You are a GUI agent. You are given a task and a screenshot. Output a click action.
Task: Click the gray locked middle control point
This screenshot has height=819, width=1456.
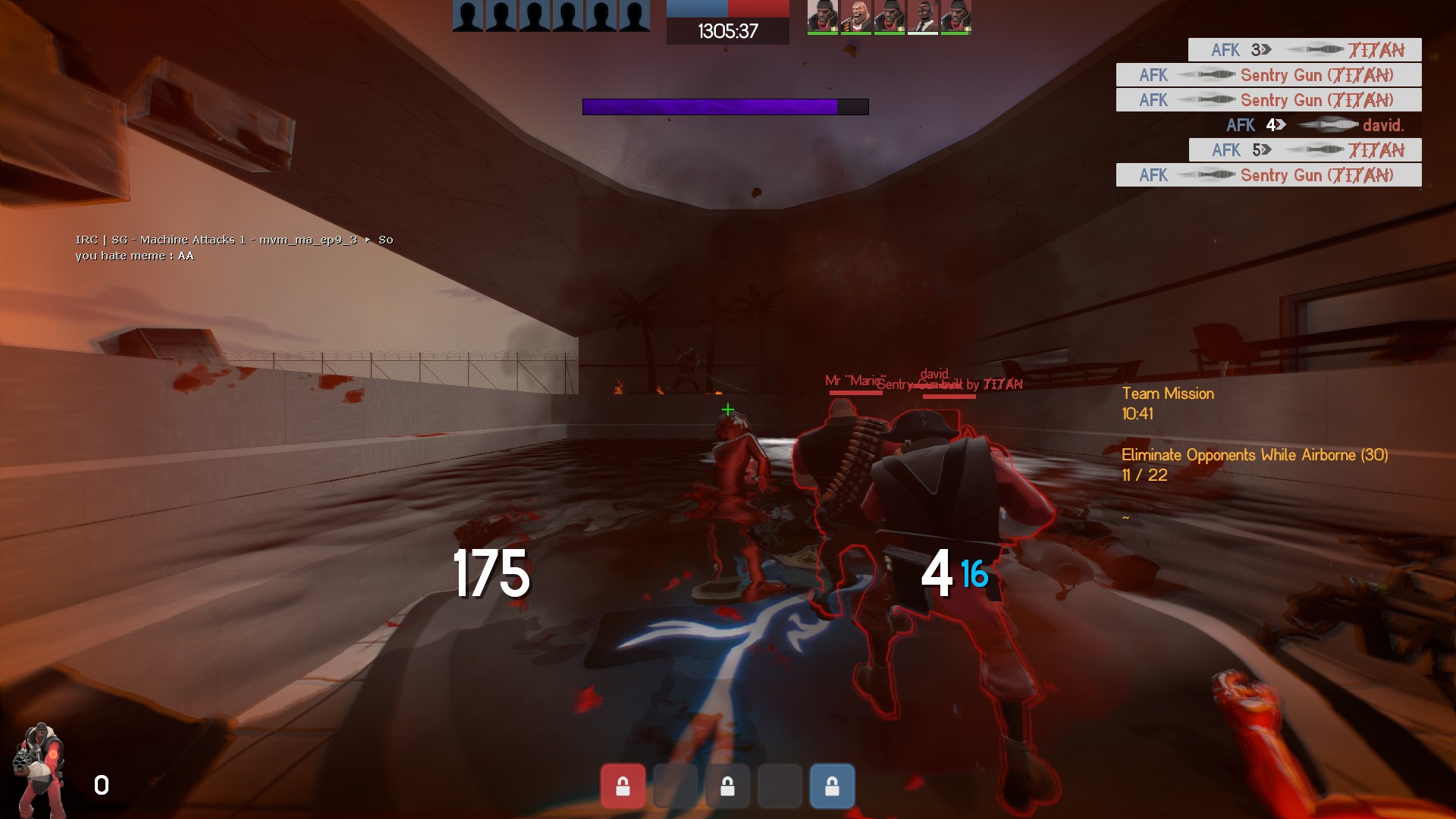[x=727, y=786]
